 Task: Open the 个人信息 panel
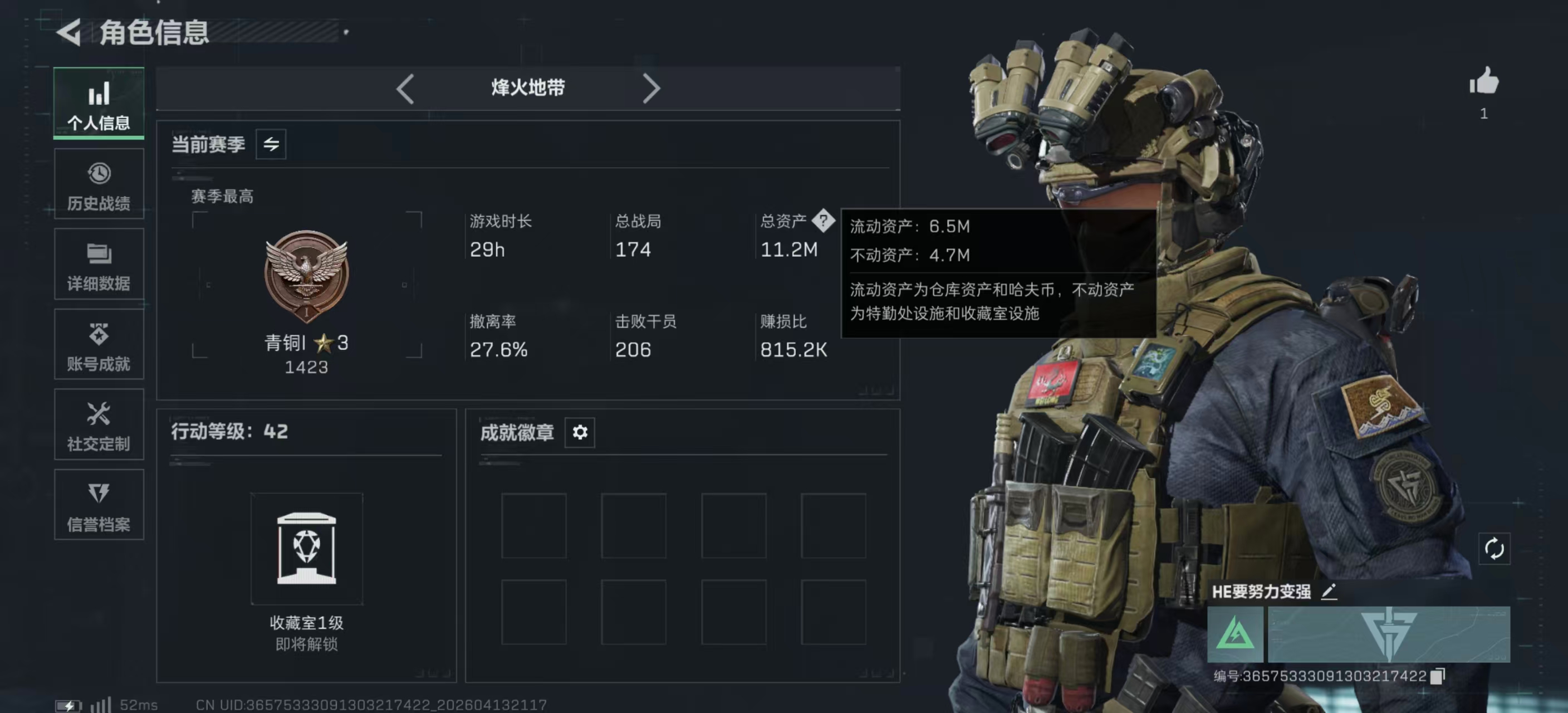point(99,104)
